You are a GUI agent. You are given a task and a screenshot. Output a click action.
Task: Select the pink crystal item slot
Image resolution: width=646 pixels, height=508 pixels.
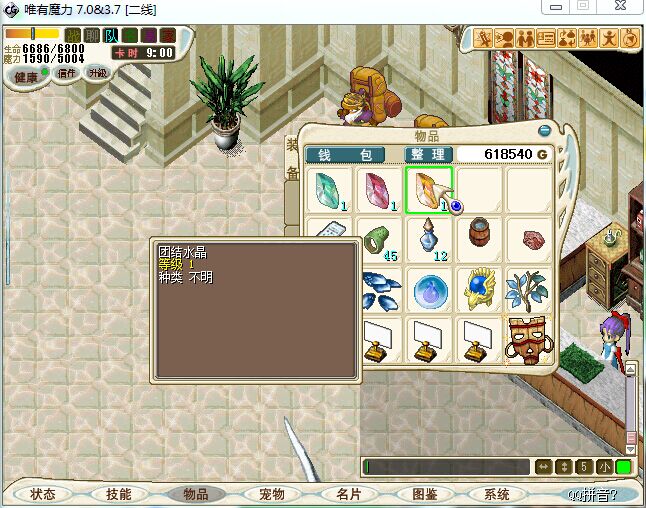(x=379, y=190)
